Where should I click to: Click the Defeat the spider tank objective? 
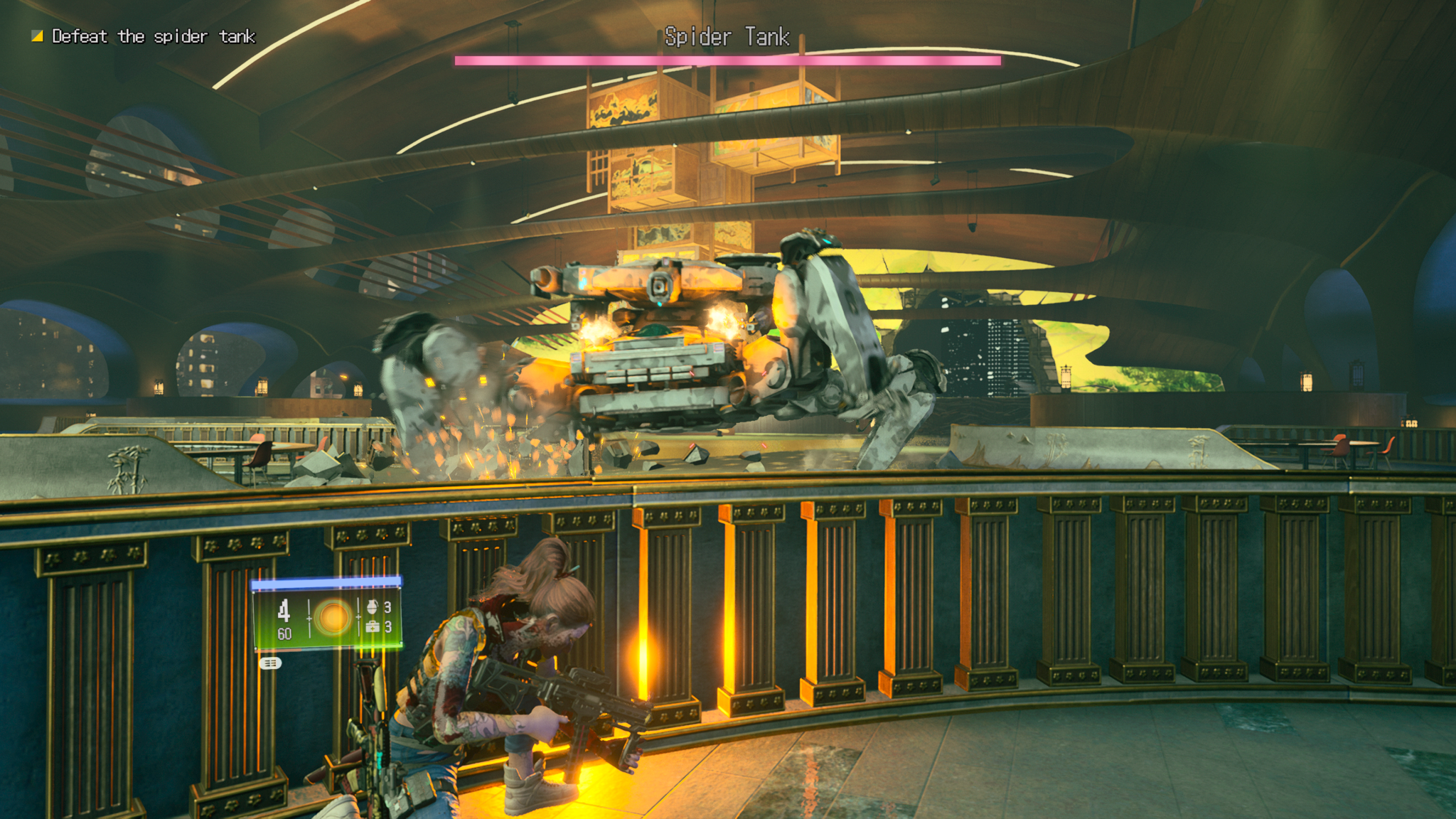tap(153, 36)
